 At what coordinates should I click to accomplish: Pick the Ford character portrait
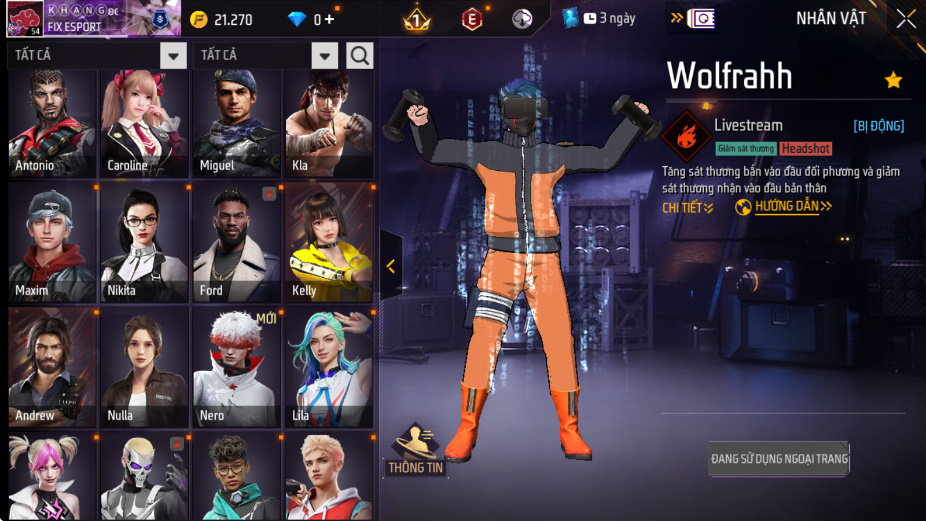(x=236, y=243)
